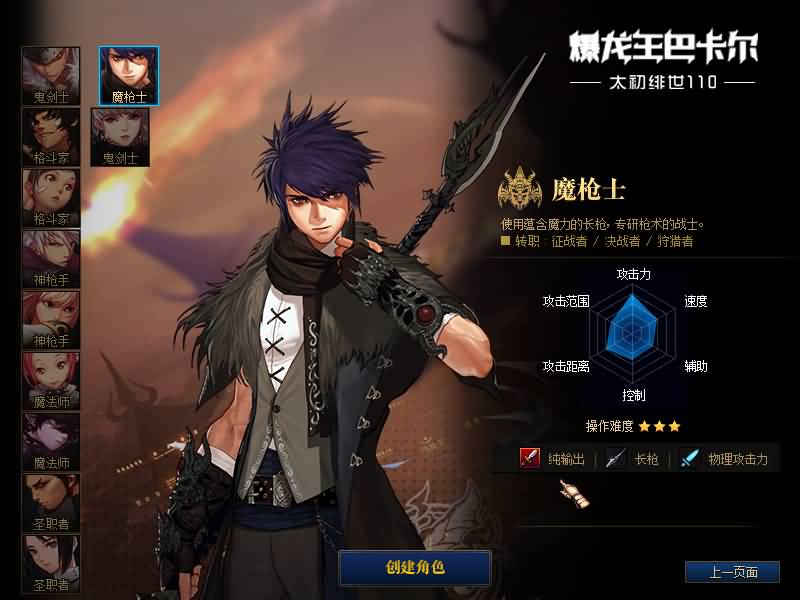Select the brown-haired female 格斗家 portrait
800x600 pixels.
51,197
